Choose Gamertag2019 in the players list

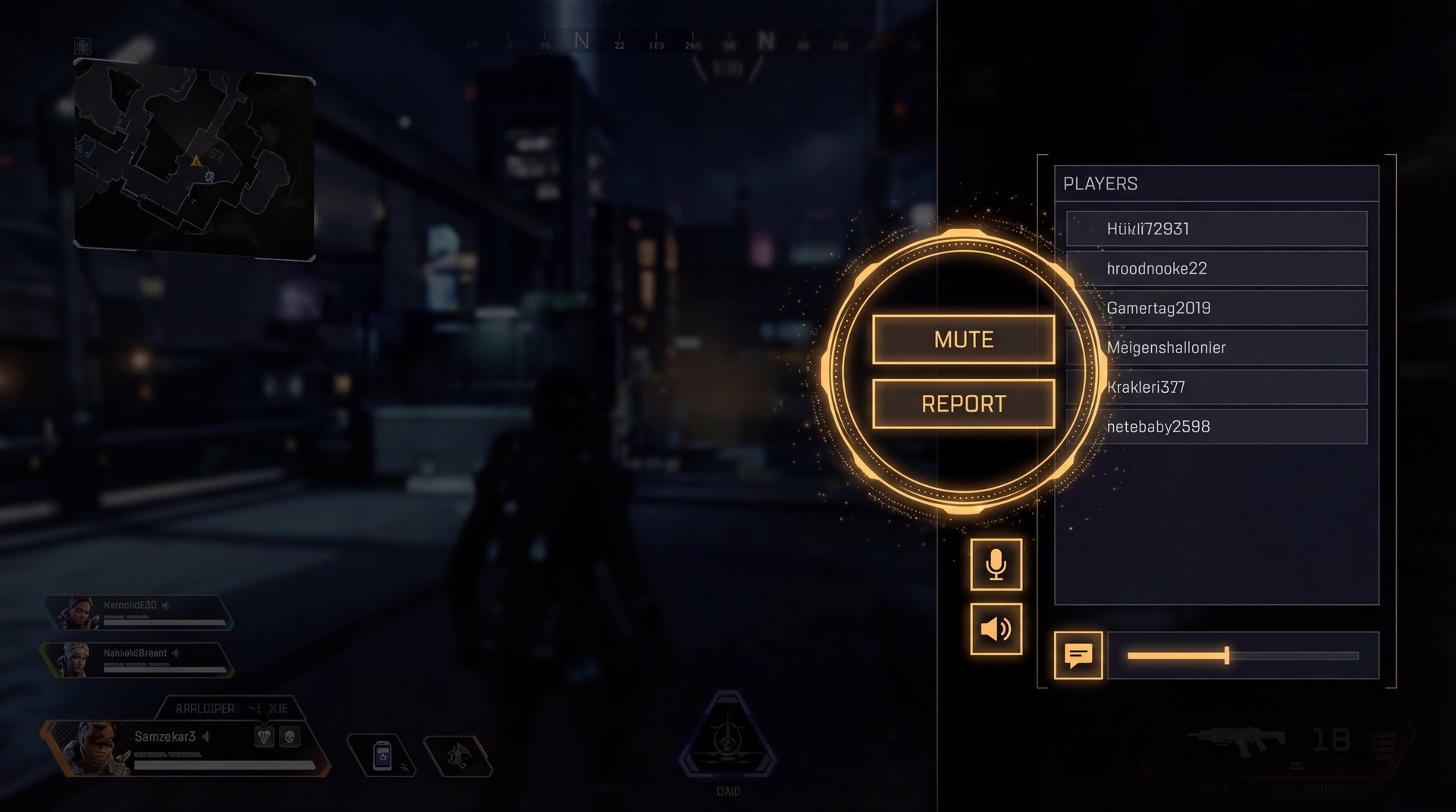coord(1216,308)
